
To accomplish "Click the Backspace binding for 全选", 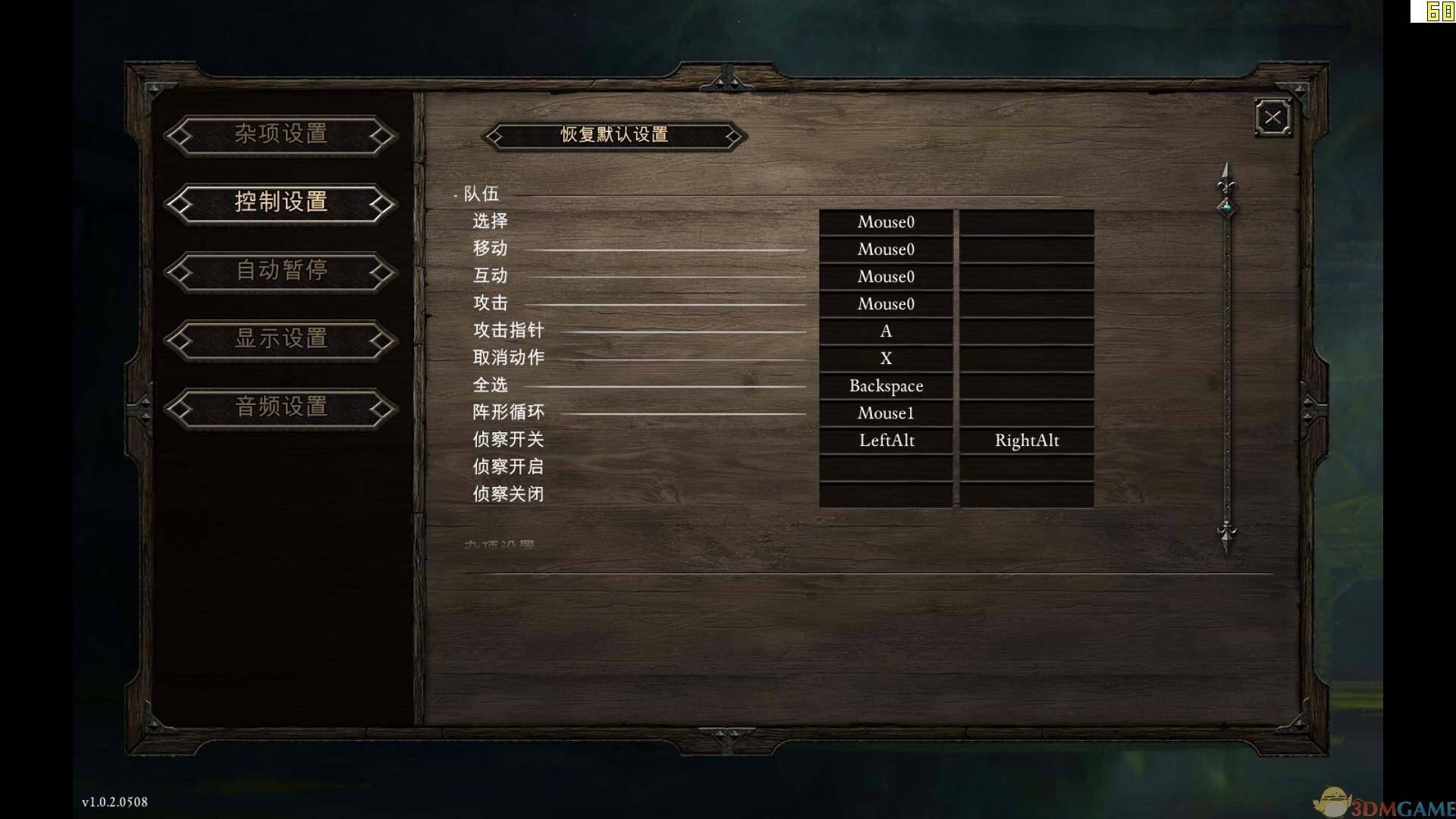I will tap(886, 385).
